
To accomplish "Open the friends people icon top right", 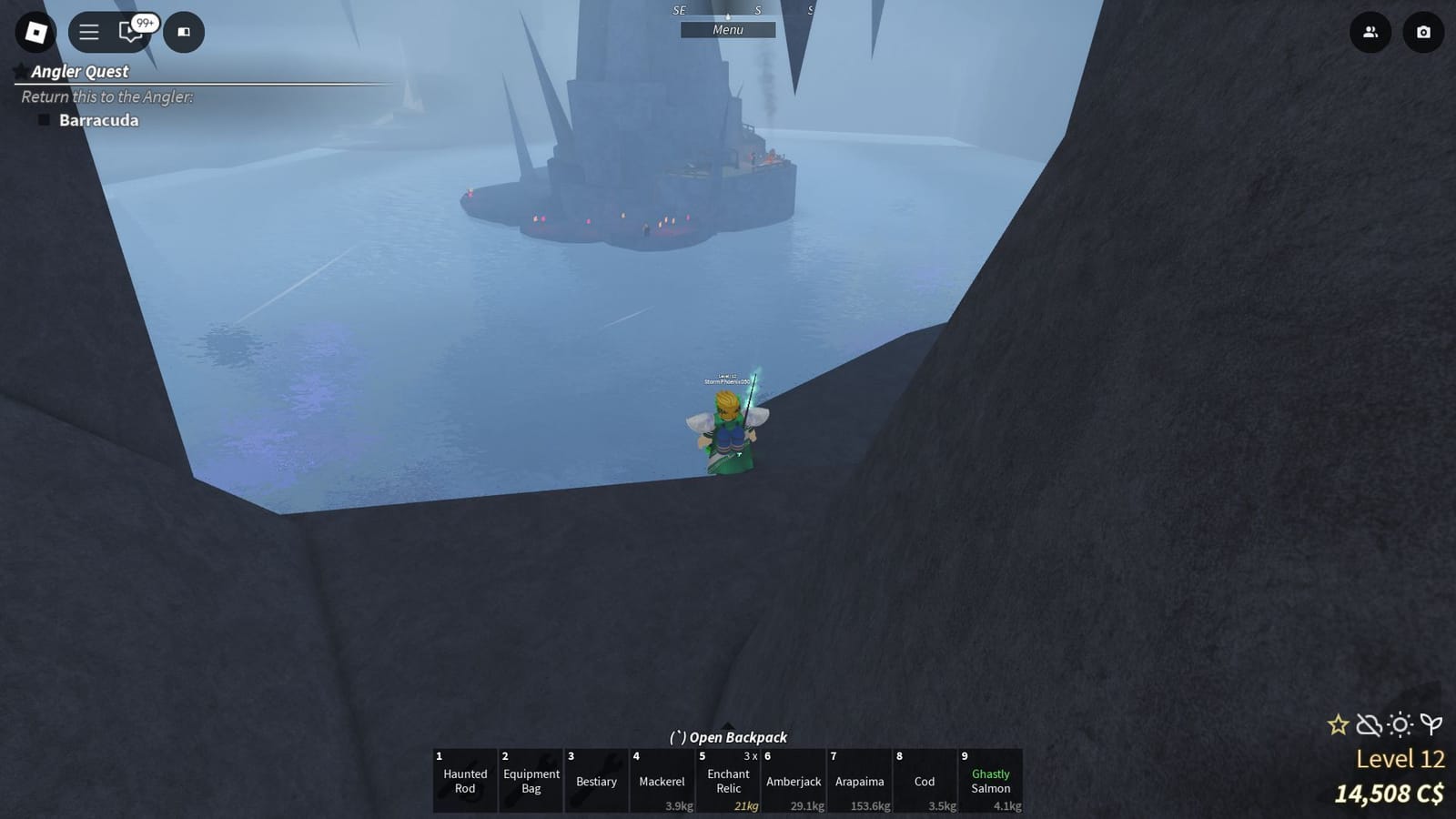I will (x=1370, y=32).
